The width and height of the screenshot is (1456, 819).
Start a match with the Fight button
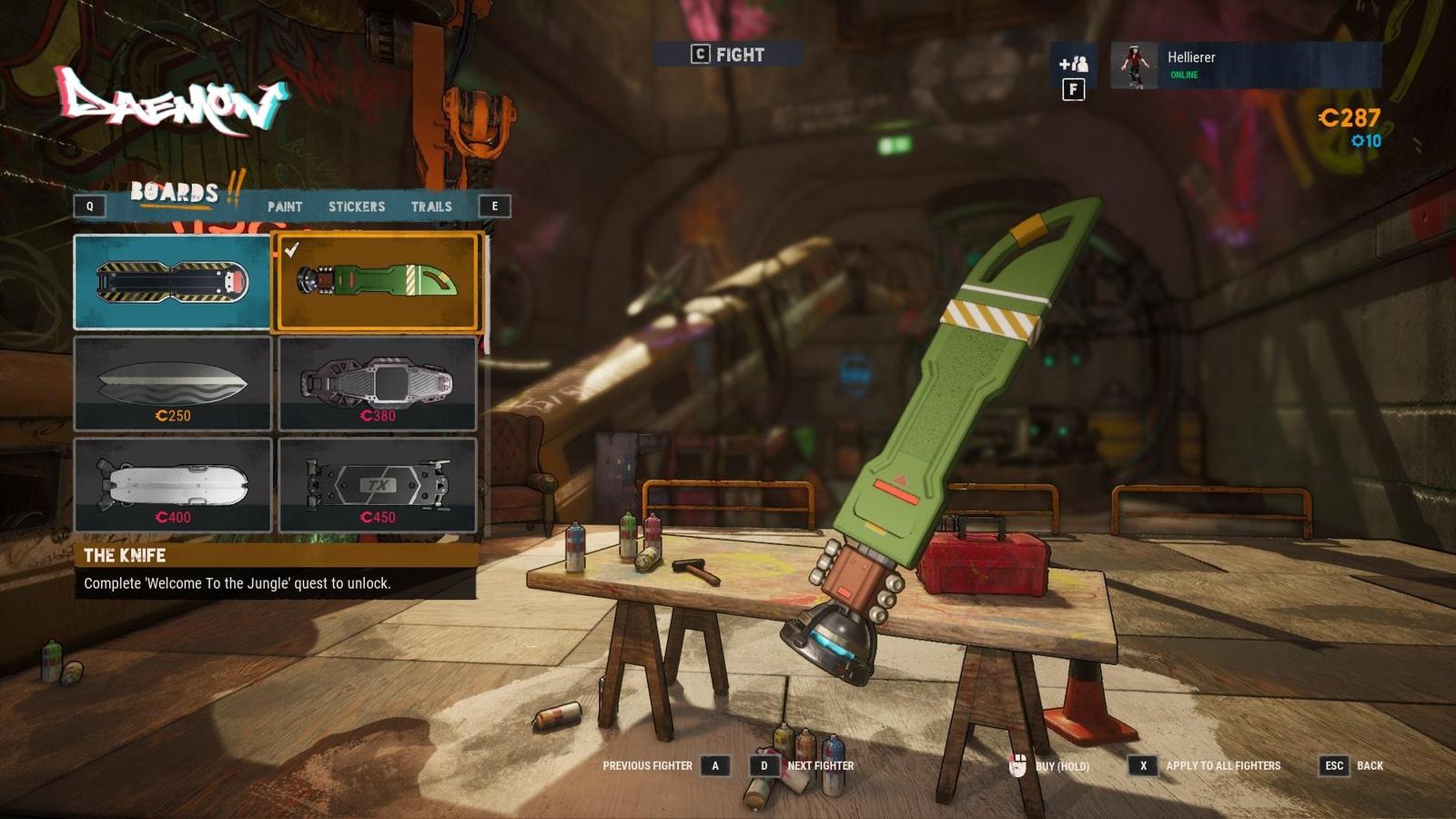[x=727, y=55]
